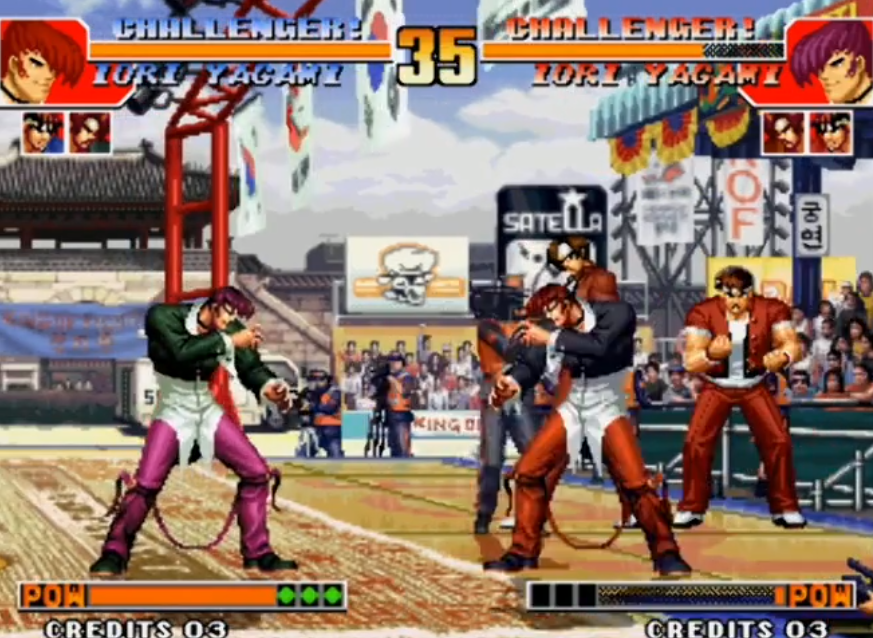Pick player two's red-haired reserve teammate portrait
The width and height of the screenshot is (873, 638).
pyautogui.click(x=783, y=133)
